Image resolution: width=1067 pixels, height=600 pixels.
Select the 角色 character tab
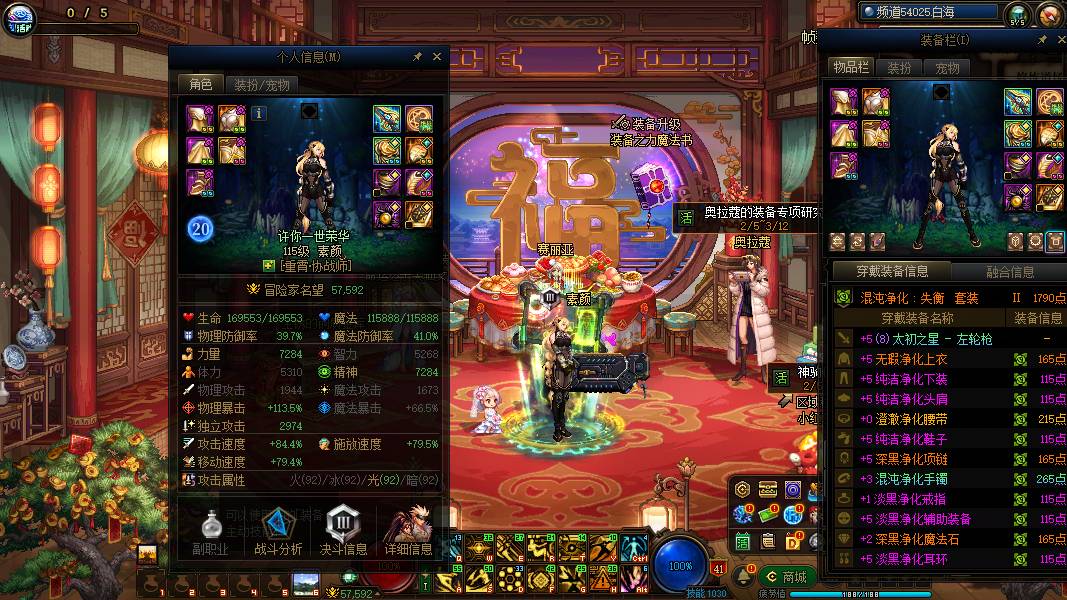[200, 85]
